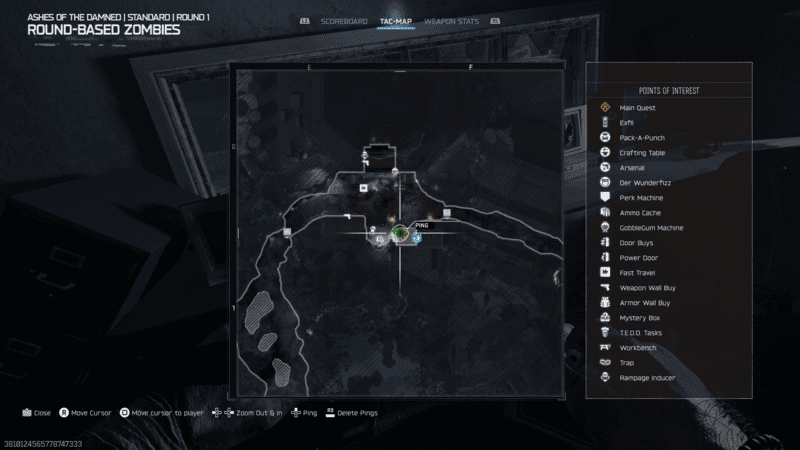Switch to the Scoreboard tab
This screenshot has width=800, height=450.
pos(345,21)
